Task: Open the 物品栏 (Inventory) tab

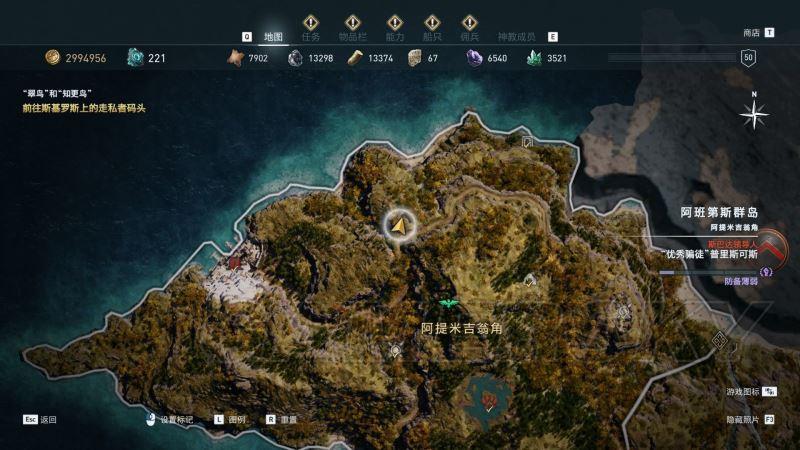Action: click(352, 36)
